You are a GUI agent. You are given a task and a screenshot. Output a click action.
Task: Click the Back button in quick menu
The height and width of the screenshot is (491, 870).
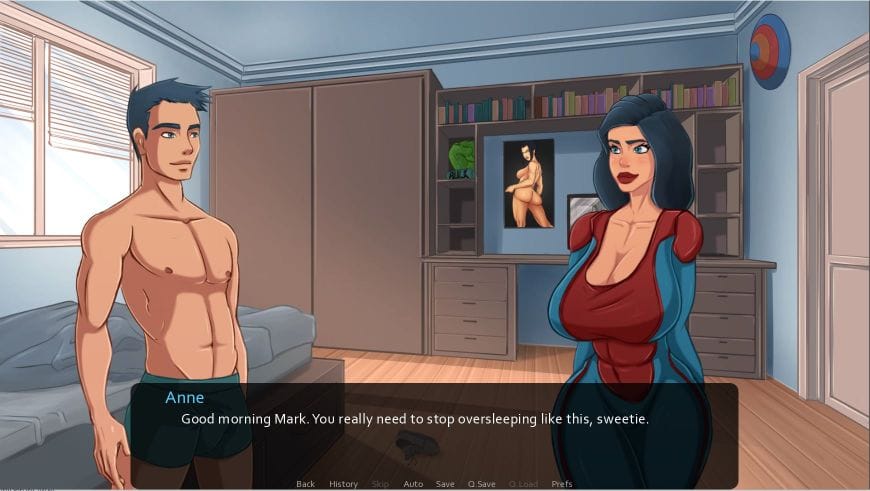click(305, 484)
